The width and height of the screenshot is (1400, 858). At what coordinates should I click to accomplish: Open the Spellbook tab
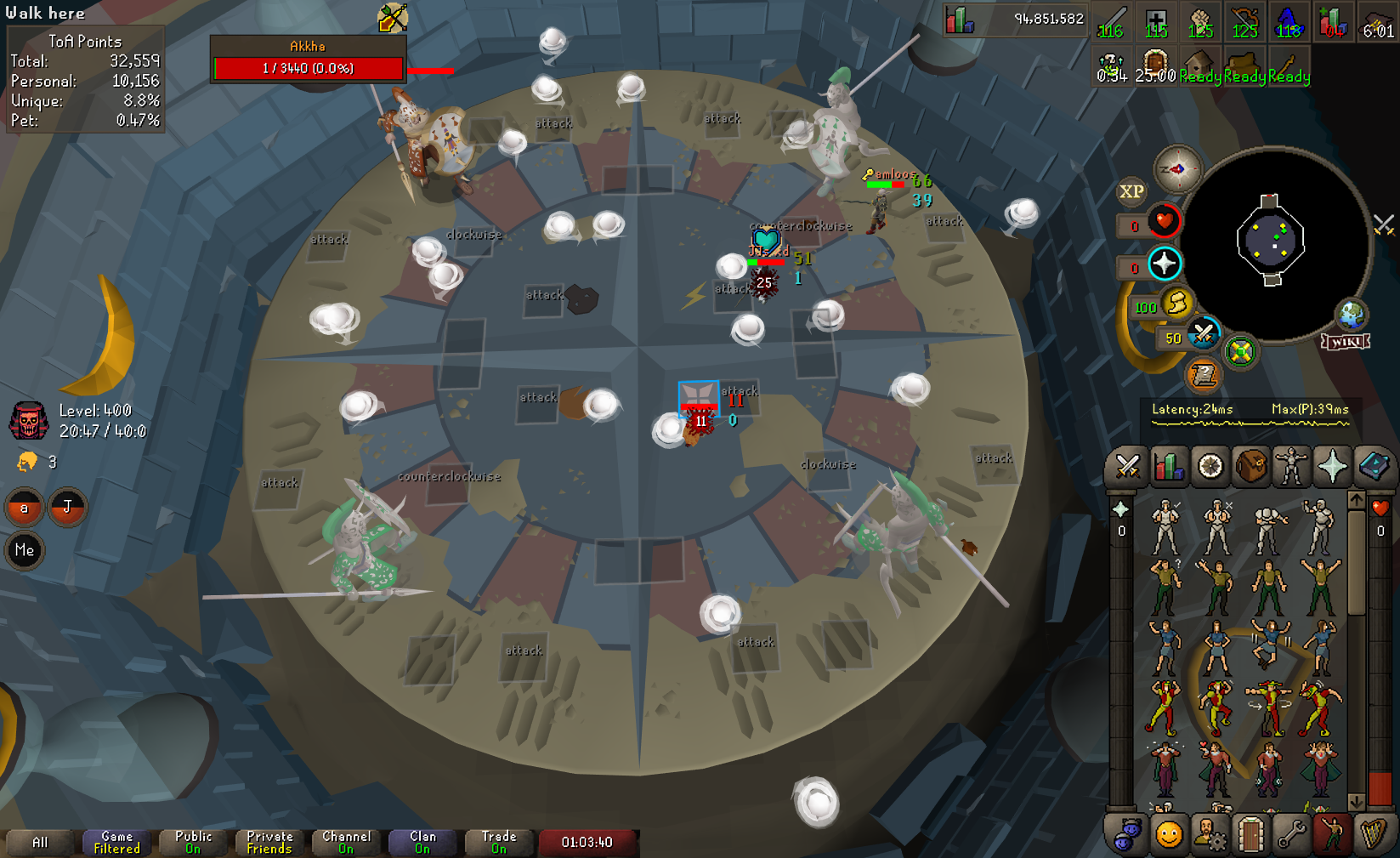pyautogui.click(x=1373, y=466)
